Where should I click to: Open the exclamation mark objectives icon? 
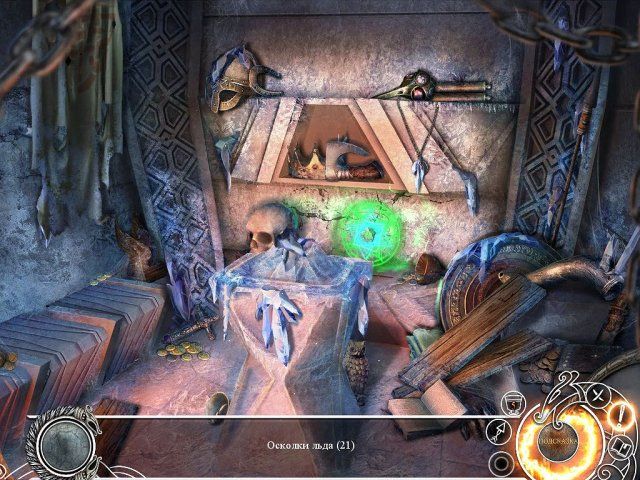620,415
